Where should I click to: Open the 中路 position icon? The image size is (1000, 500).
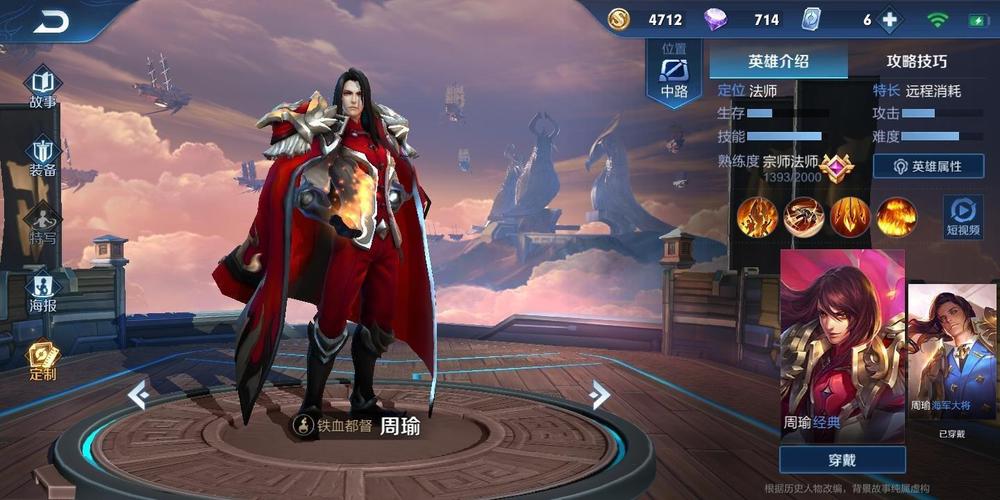[x=674, y=75]
